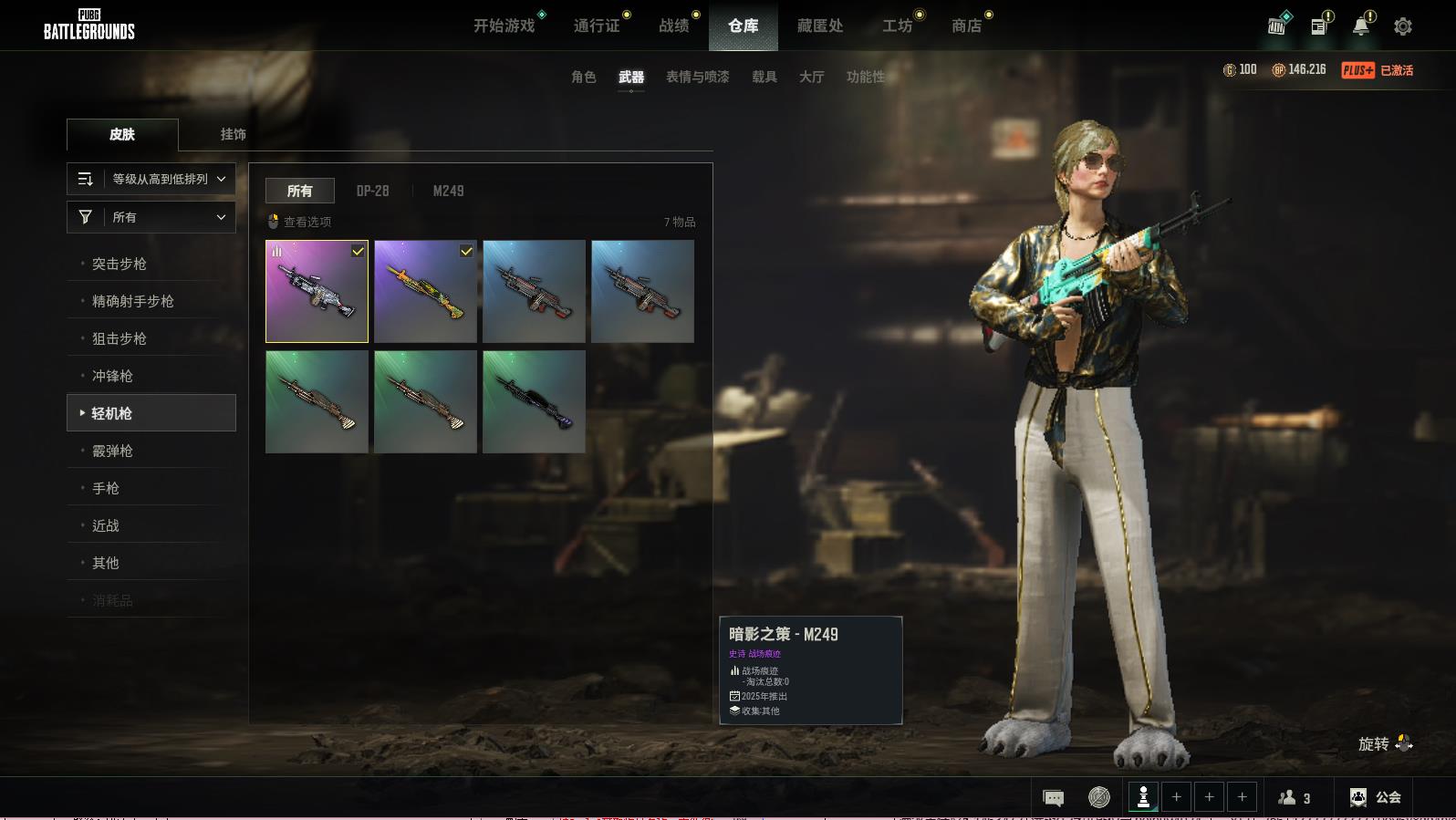The height and width of the screenshot is (820, 1456).
Task: Open the 载具 vehicle sub-tab
Action: click(x=764, y=77)
